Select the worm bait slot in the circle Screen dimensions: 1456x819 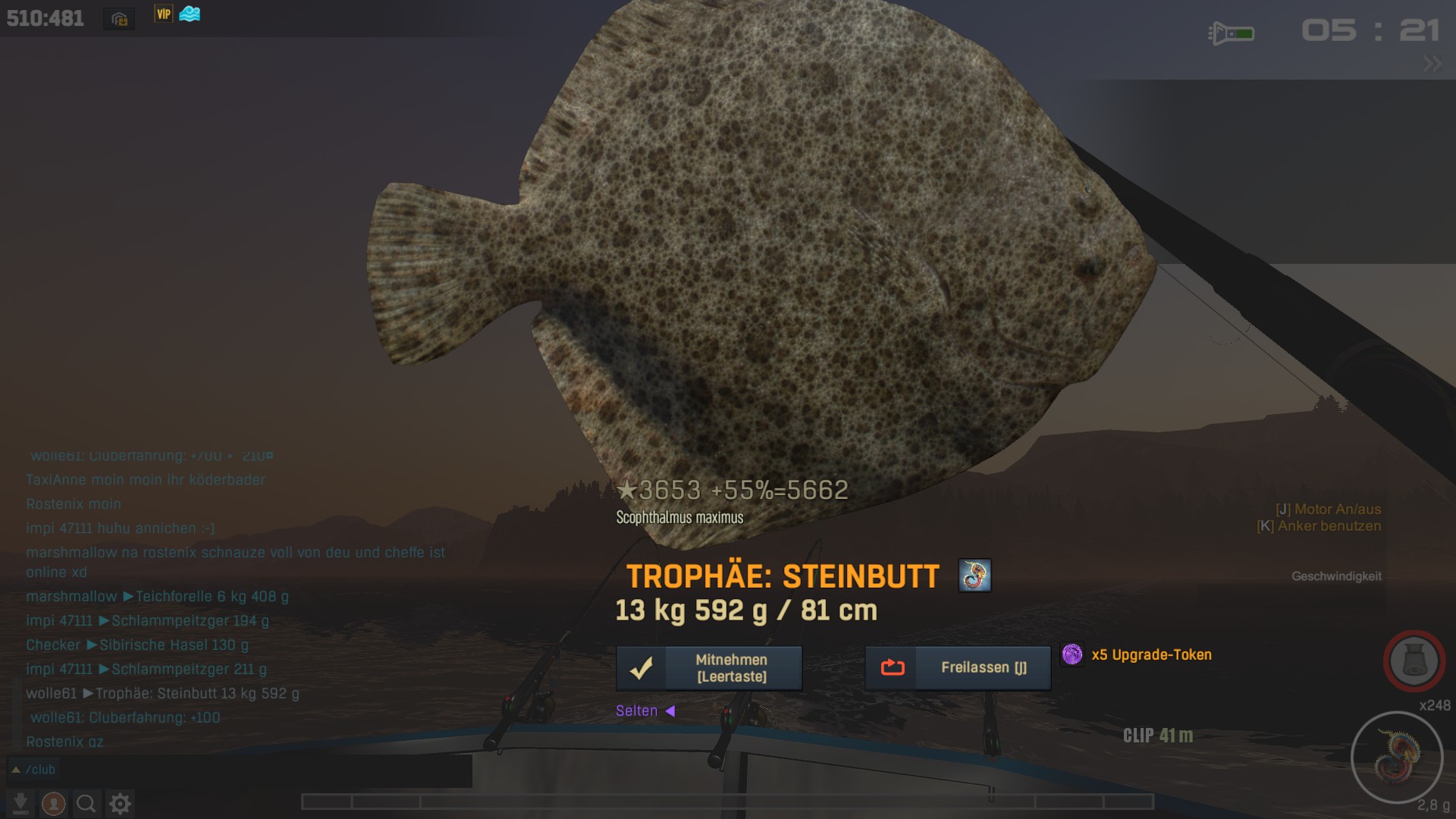1396,757
